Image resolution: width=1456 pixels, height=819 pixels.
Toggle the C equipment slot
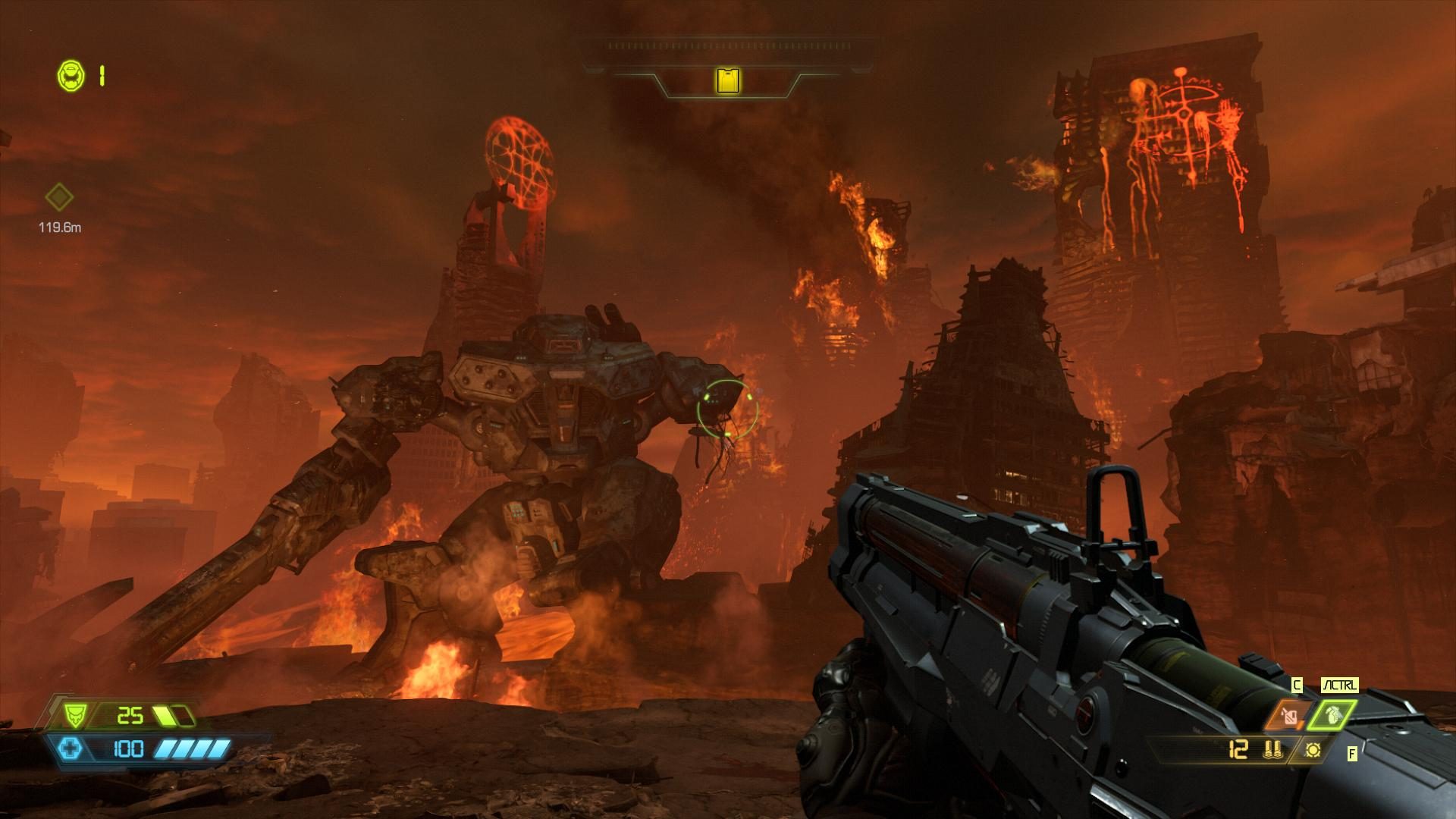[1298, 686]
